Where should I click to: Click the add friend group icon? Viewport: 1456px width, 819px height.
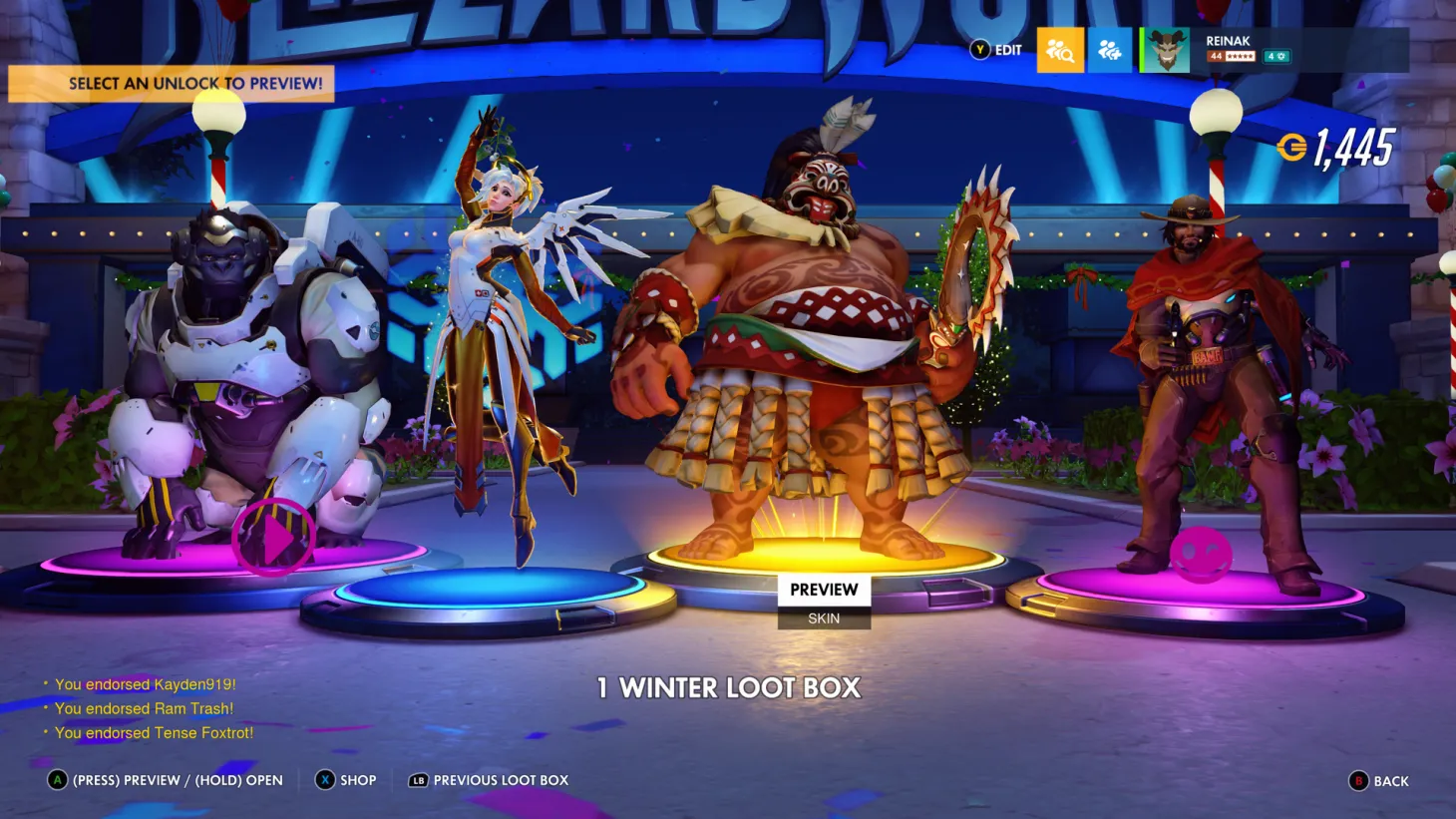(1110, 51)
